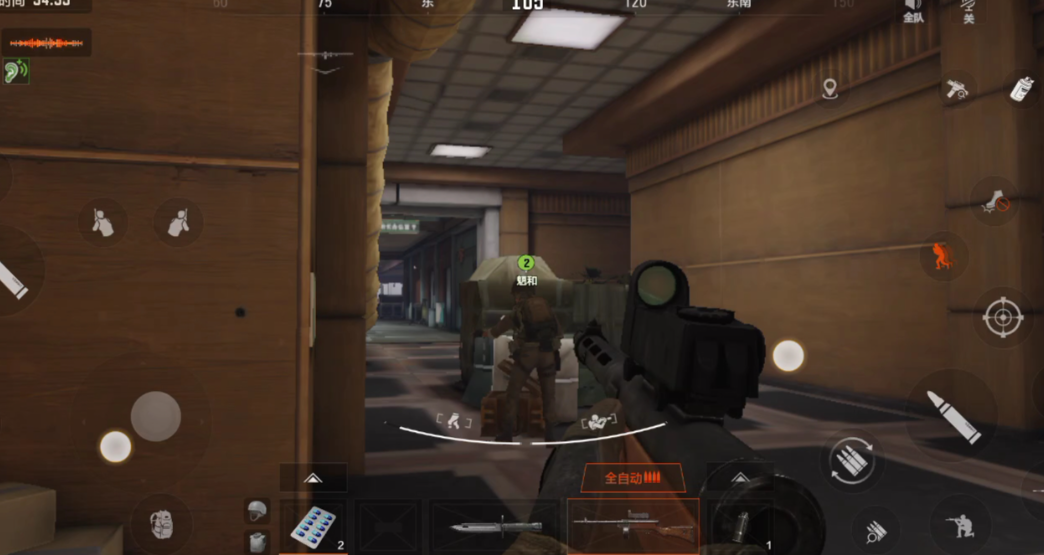
Task: Activate the crosshair aim-down-sights button
Action: [1002, 317]
